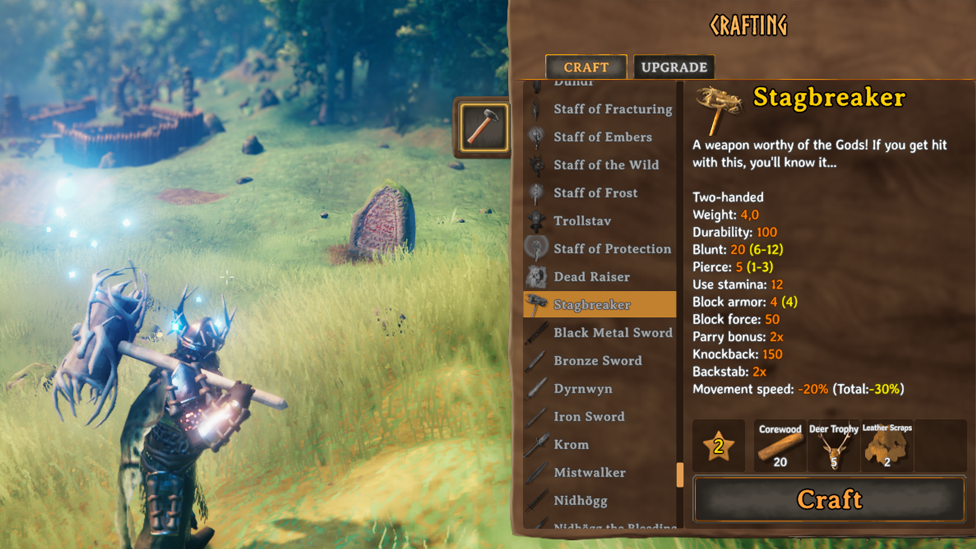
Task: Click the Corewood requirement slot
Action: (x=779, y=446)
